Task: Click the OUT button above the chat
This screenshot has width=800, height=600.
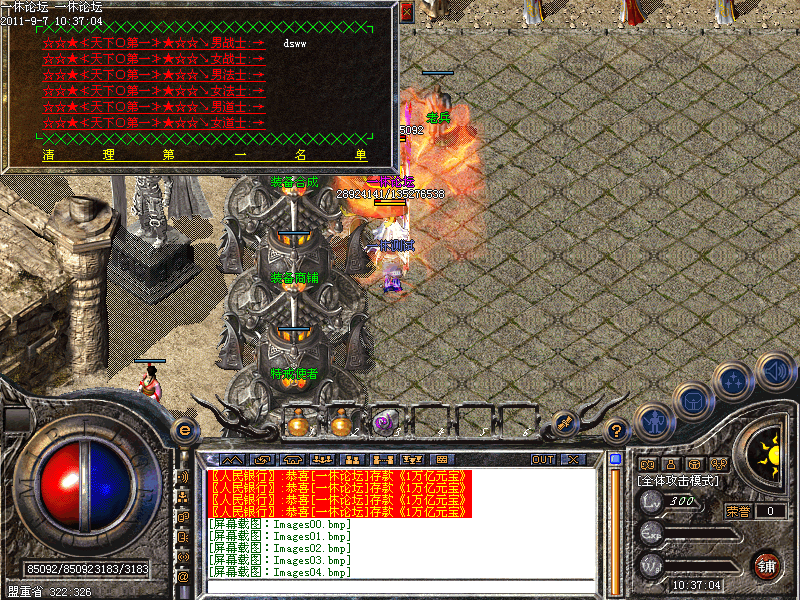Action: [x=542, y=460]
